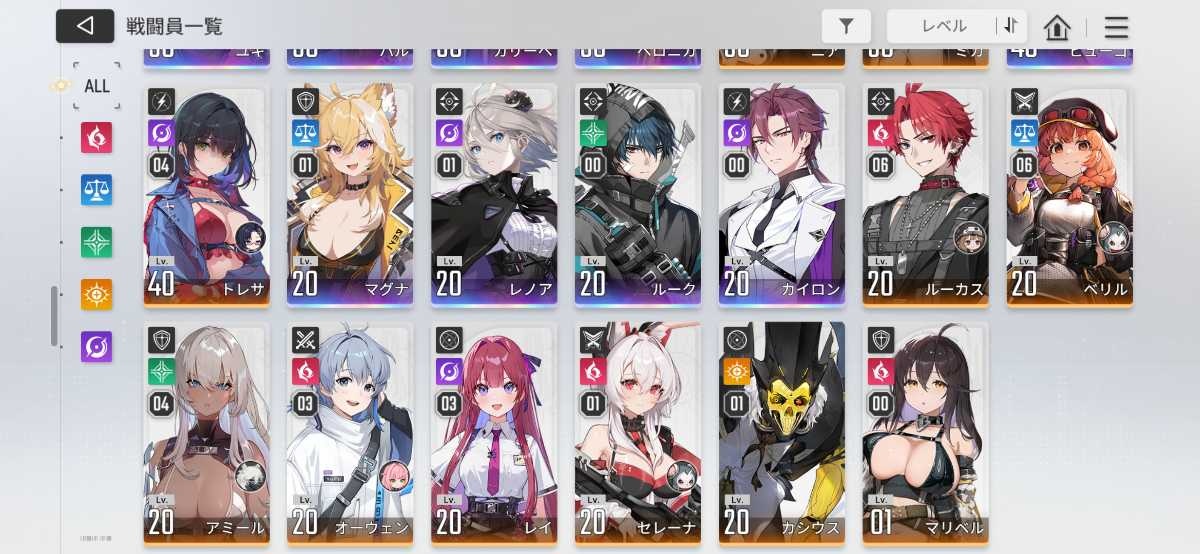Choose the カシウス character card
The image size is (1200, 554).
782,433
